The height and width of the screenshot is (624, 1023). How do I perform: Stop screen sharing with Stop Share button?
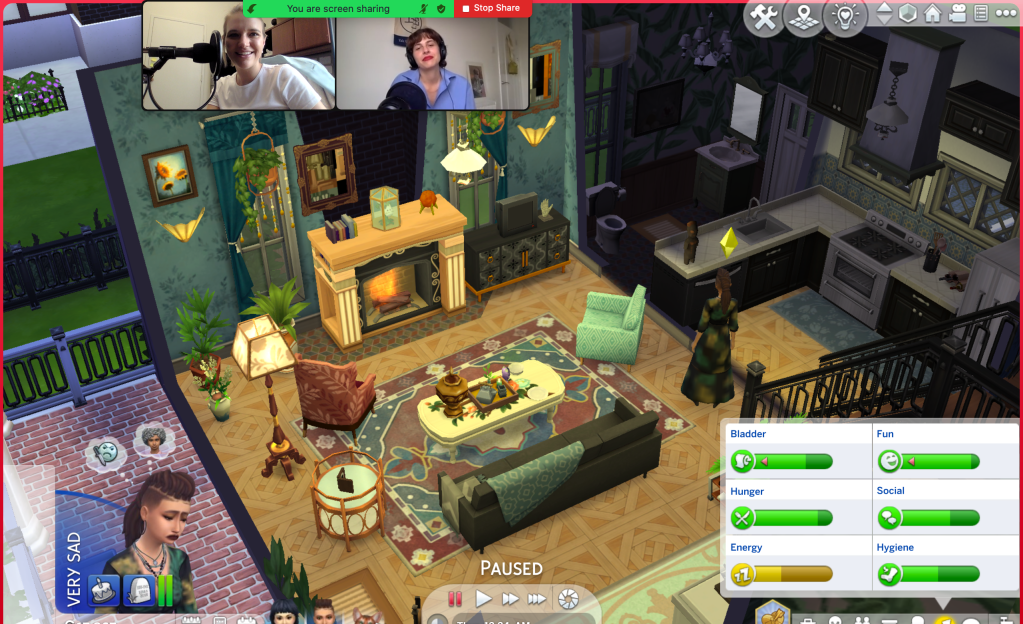click(493, 8)
